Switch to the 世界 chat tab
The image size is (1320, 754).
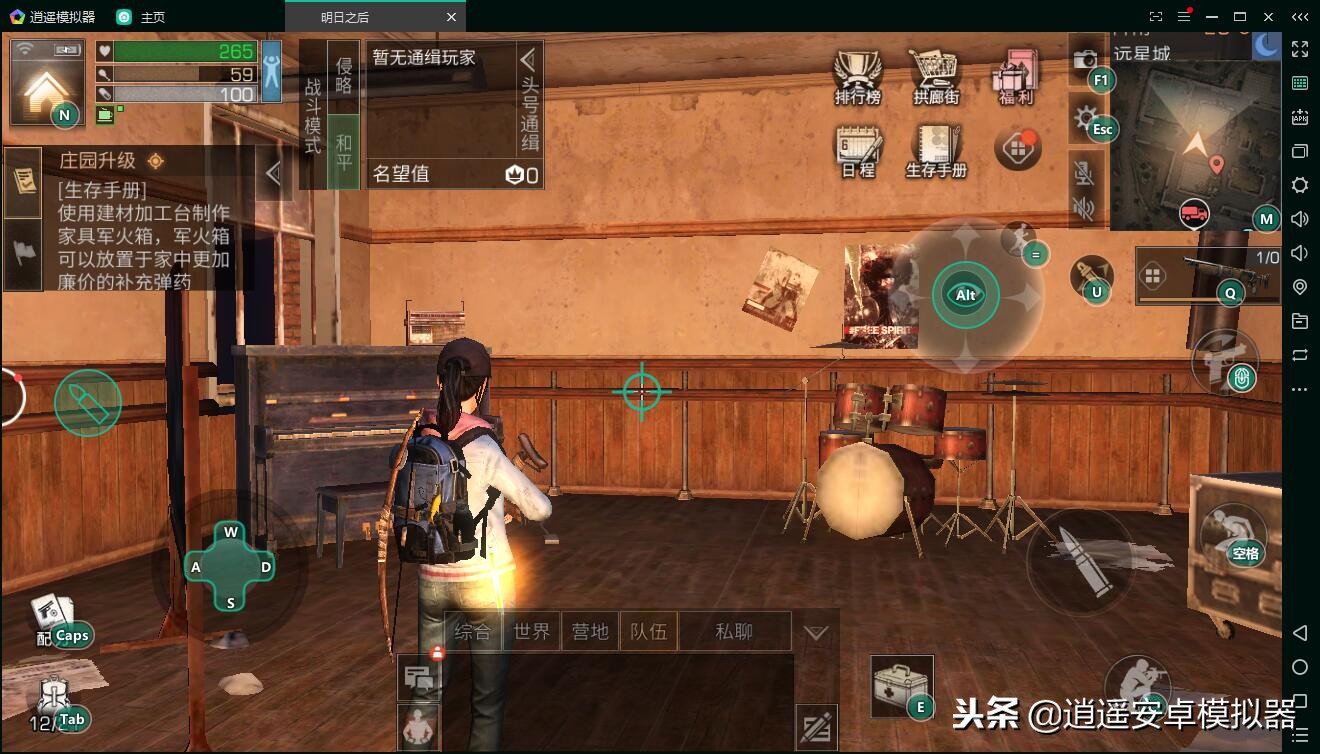pyautogui.click(x=531, y=631)
